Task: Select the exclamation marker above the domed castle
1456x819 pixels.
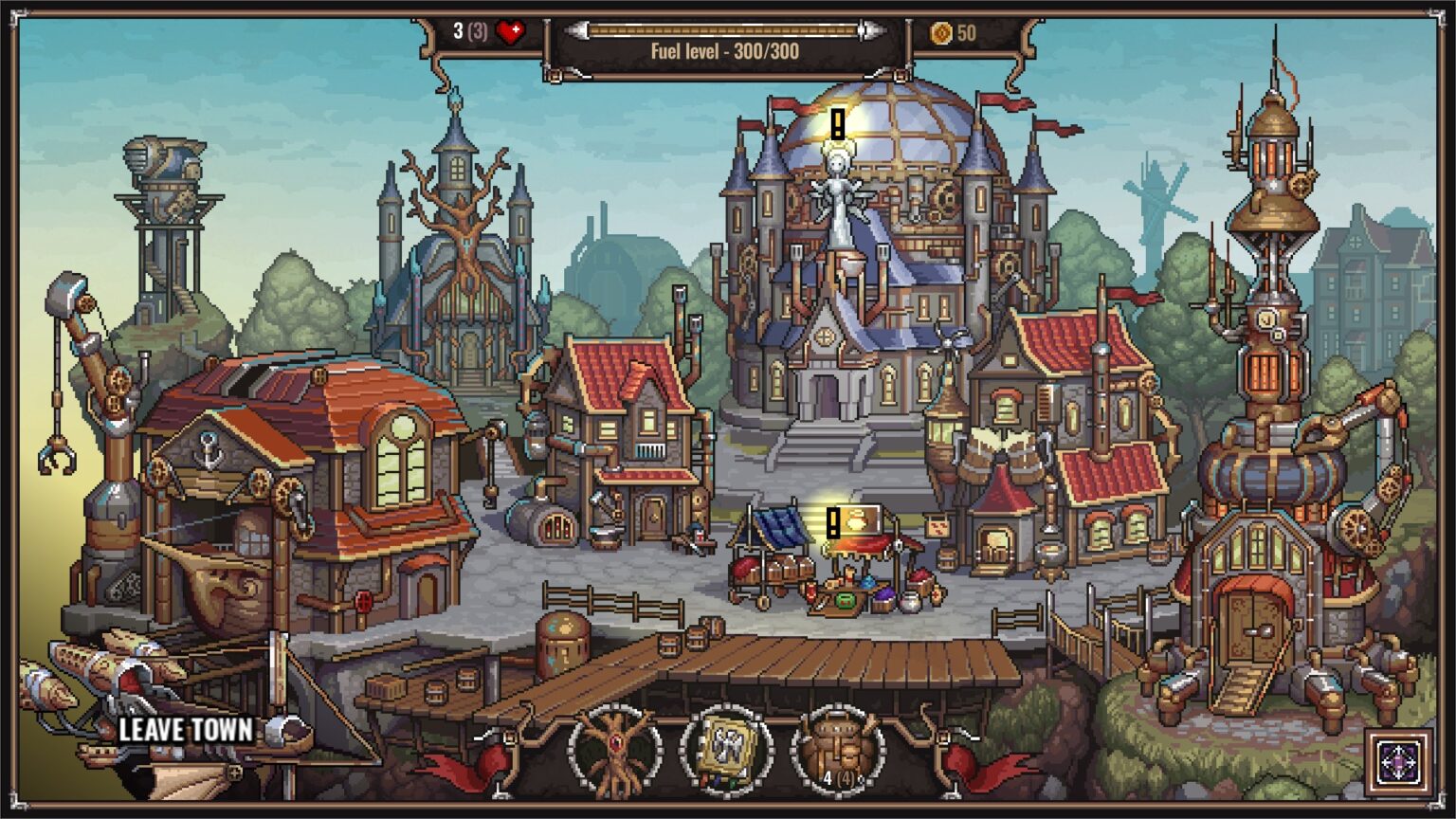Action: [x=838, y=124]
